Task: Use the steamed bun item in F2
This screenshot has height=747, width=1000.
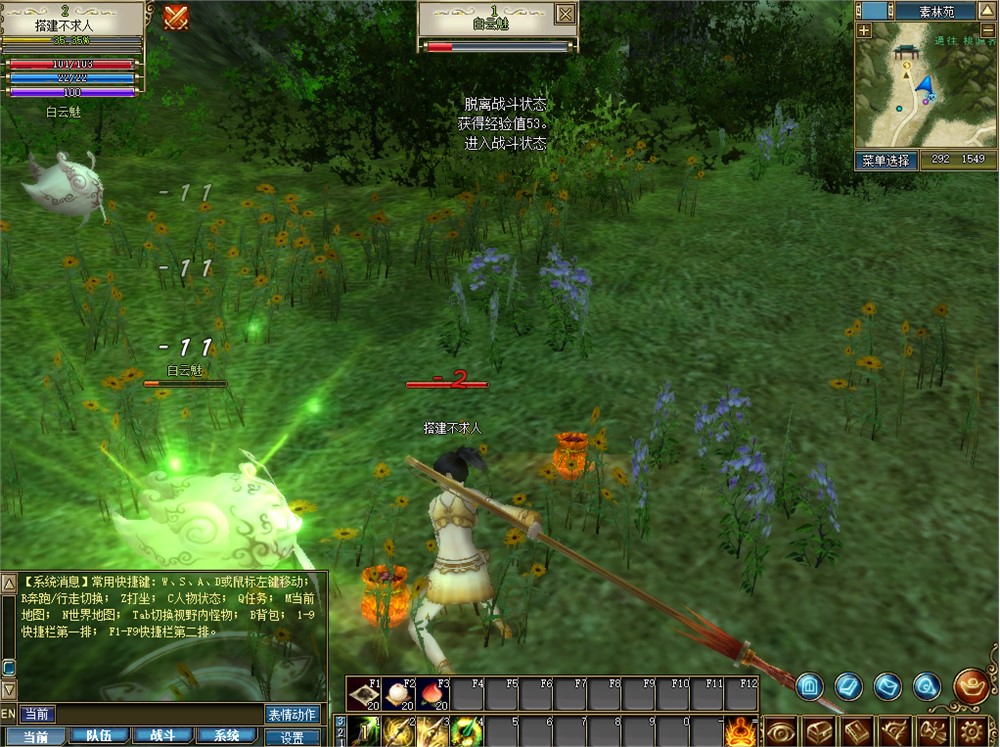Action: [398, 694]
